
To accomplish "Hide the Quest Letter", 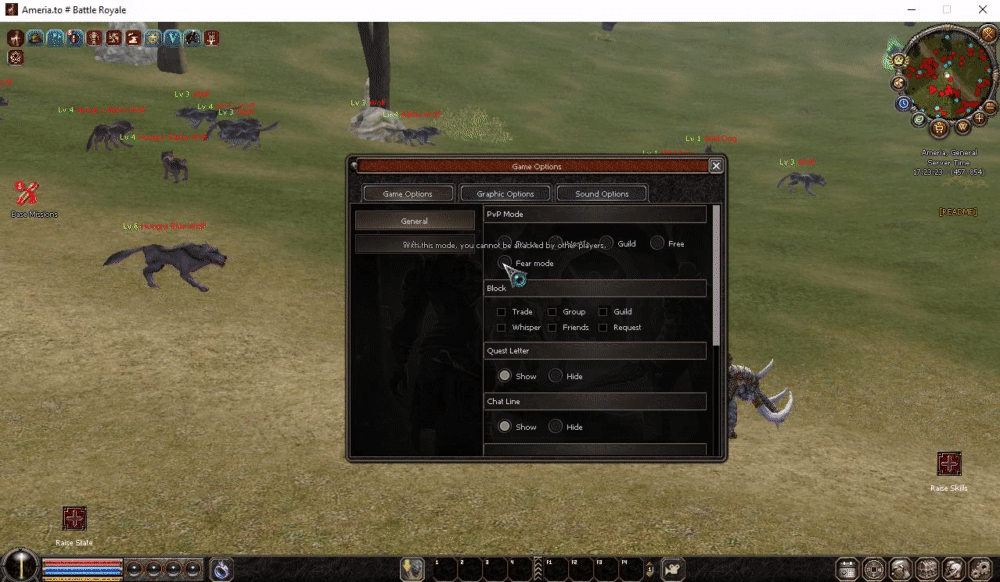I will 555,376.
